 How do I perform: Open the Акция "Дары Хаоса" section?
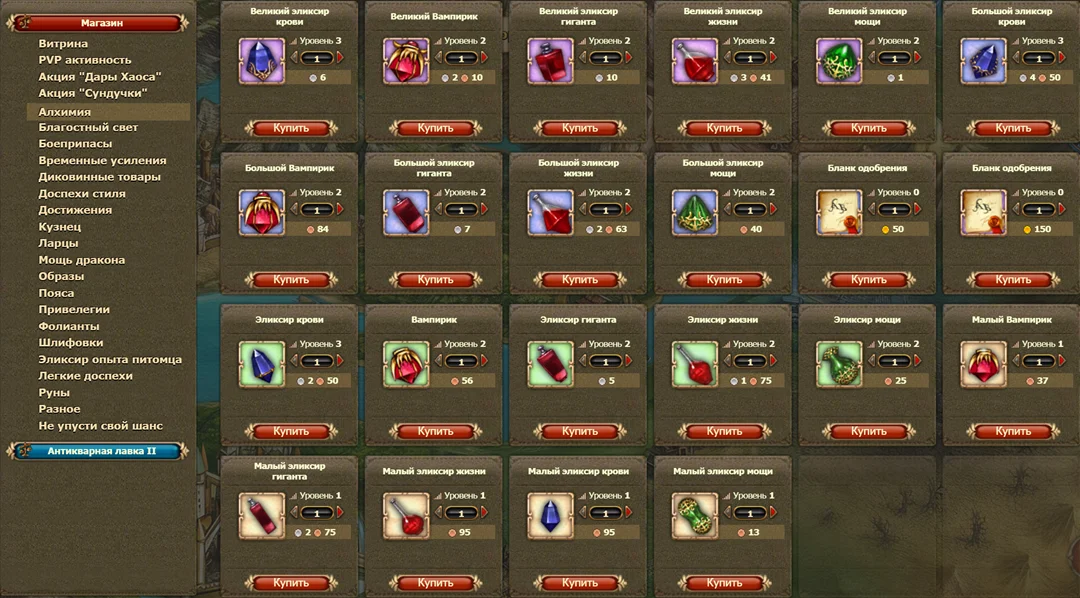click(100, 77)
